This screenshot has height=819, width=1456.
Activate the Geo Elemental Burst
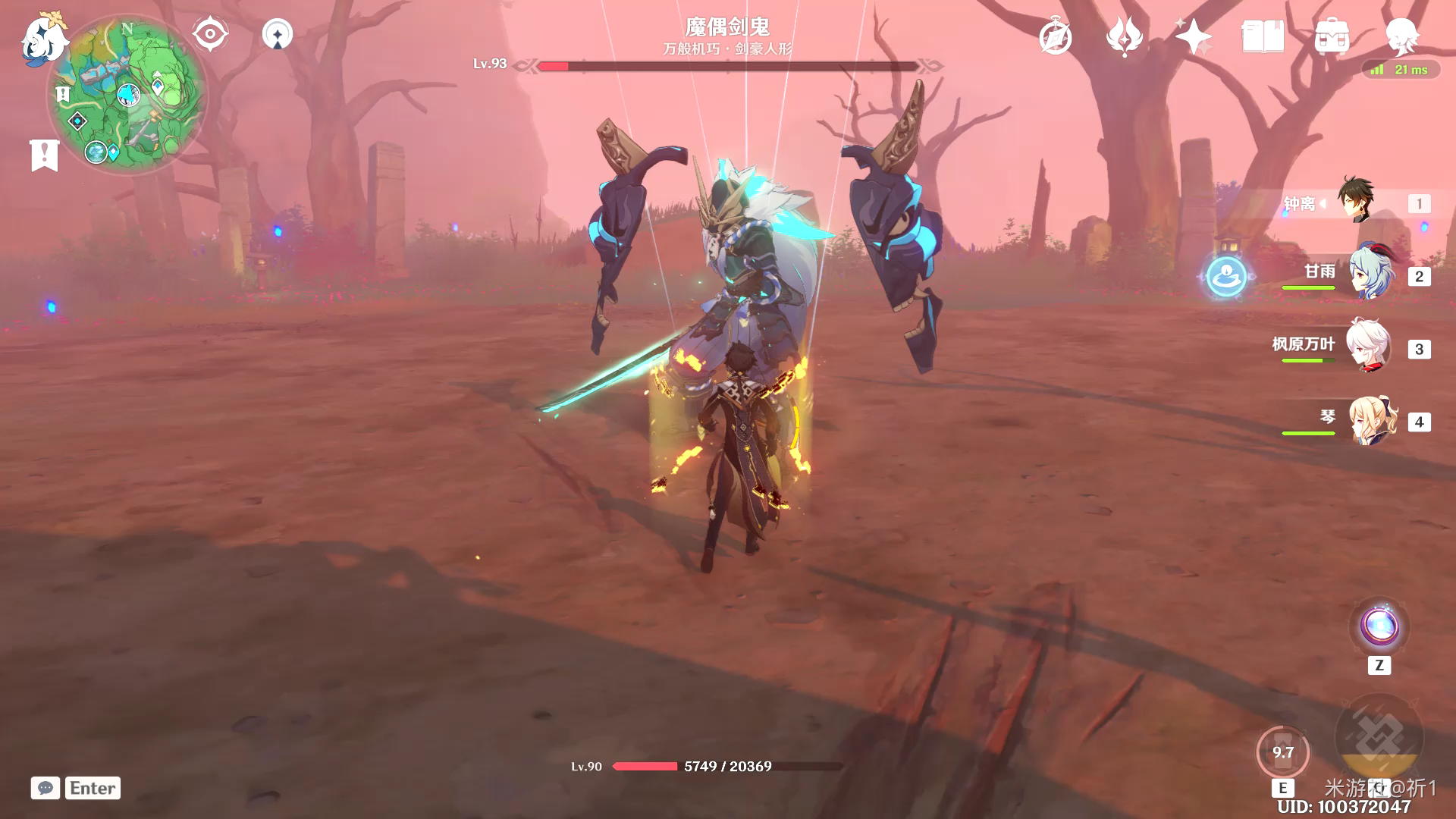pyautogui.click(x=1379, y=738)
